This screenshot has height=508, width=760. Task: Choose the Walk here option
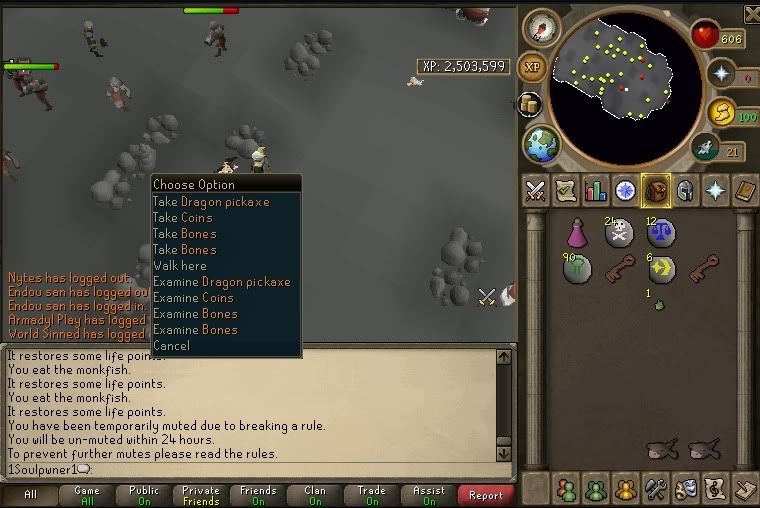180,266
